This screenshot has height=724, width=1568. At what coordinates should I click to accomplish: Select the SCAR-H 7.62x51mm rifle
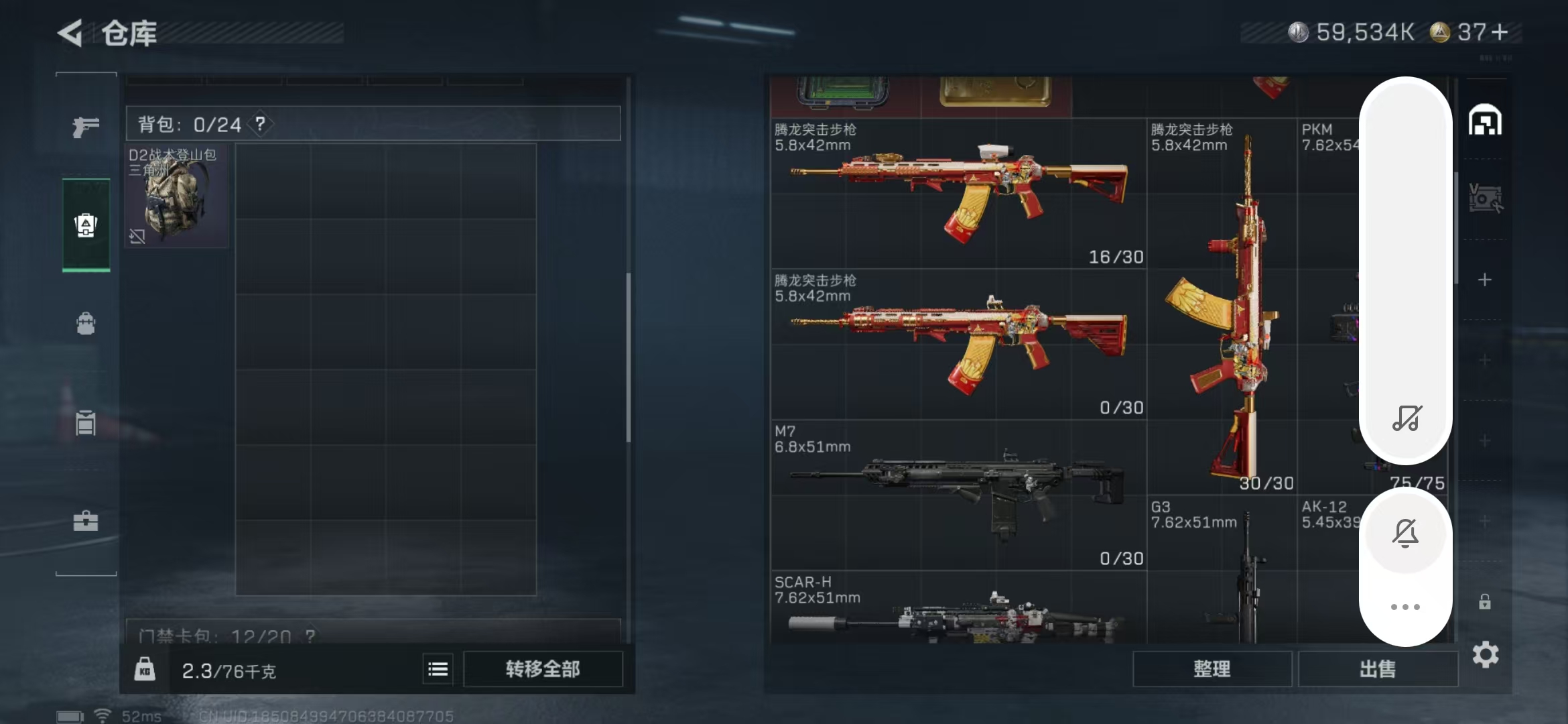point(958,610)
